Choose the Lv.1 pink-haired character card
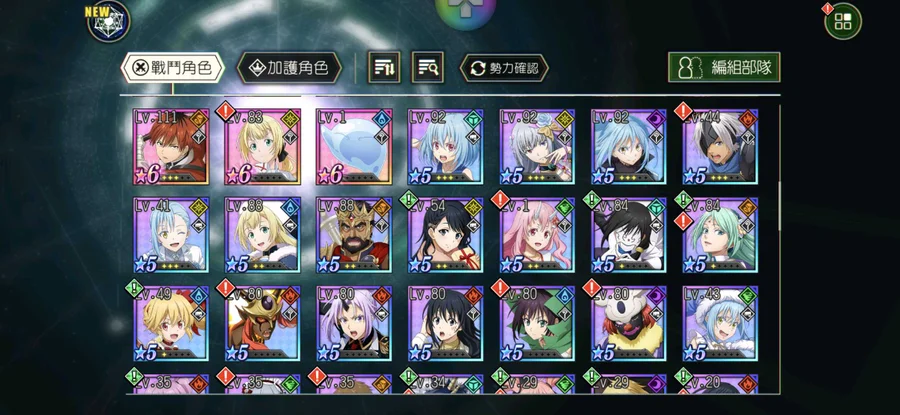The width and height of the screenshot is (900, 415). click(537, 235)
